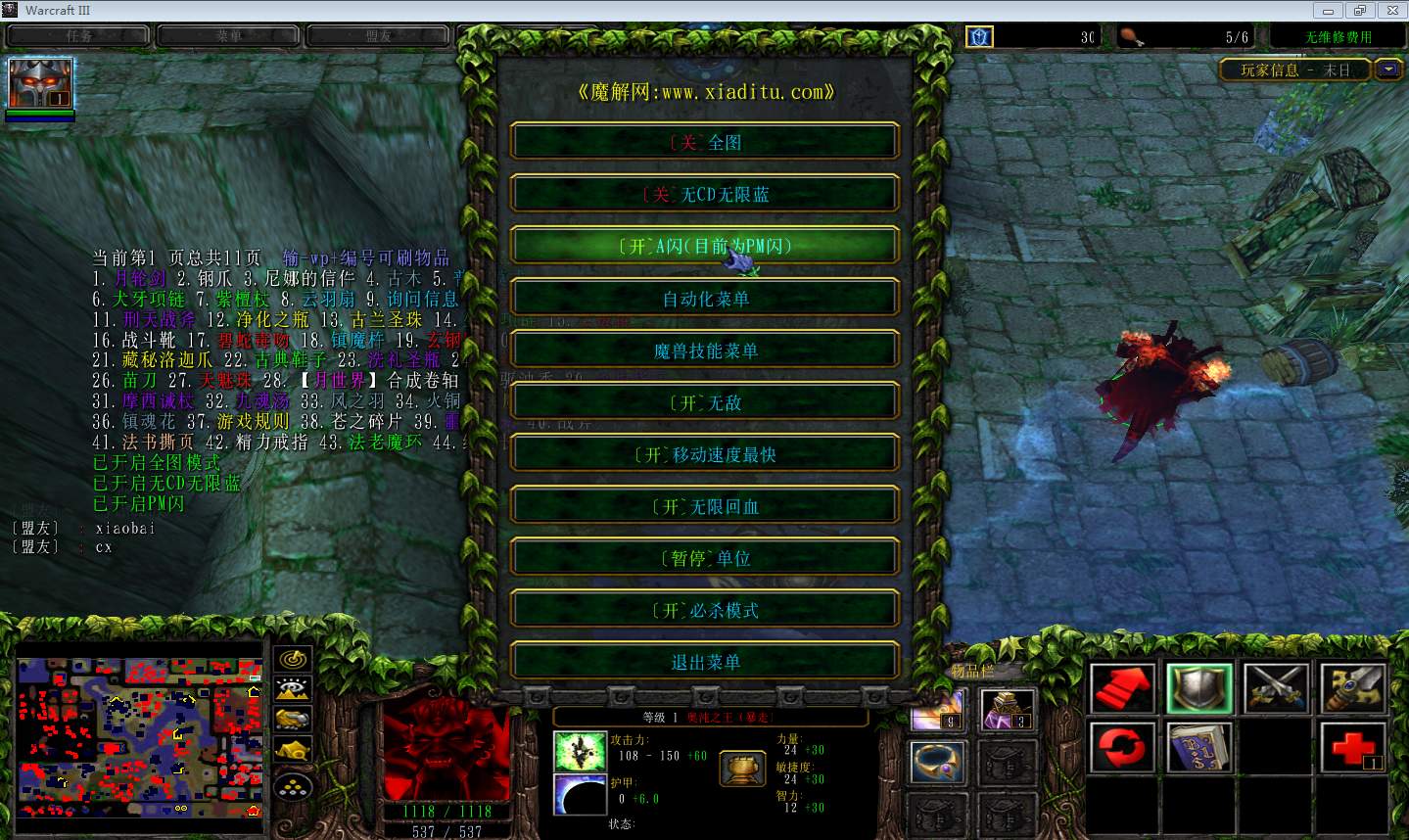Toggle the 无CD无限蓝 menu option
This screenshot has height=840, width=1409.
pos(704,194)
